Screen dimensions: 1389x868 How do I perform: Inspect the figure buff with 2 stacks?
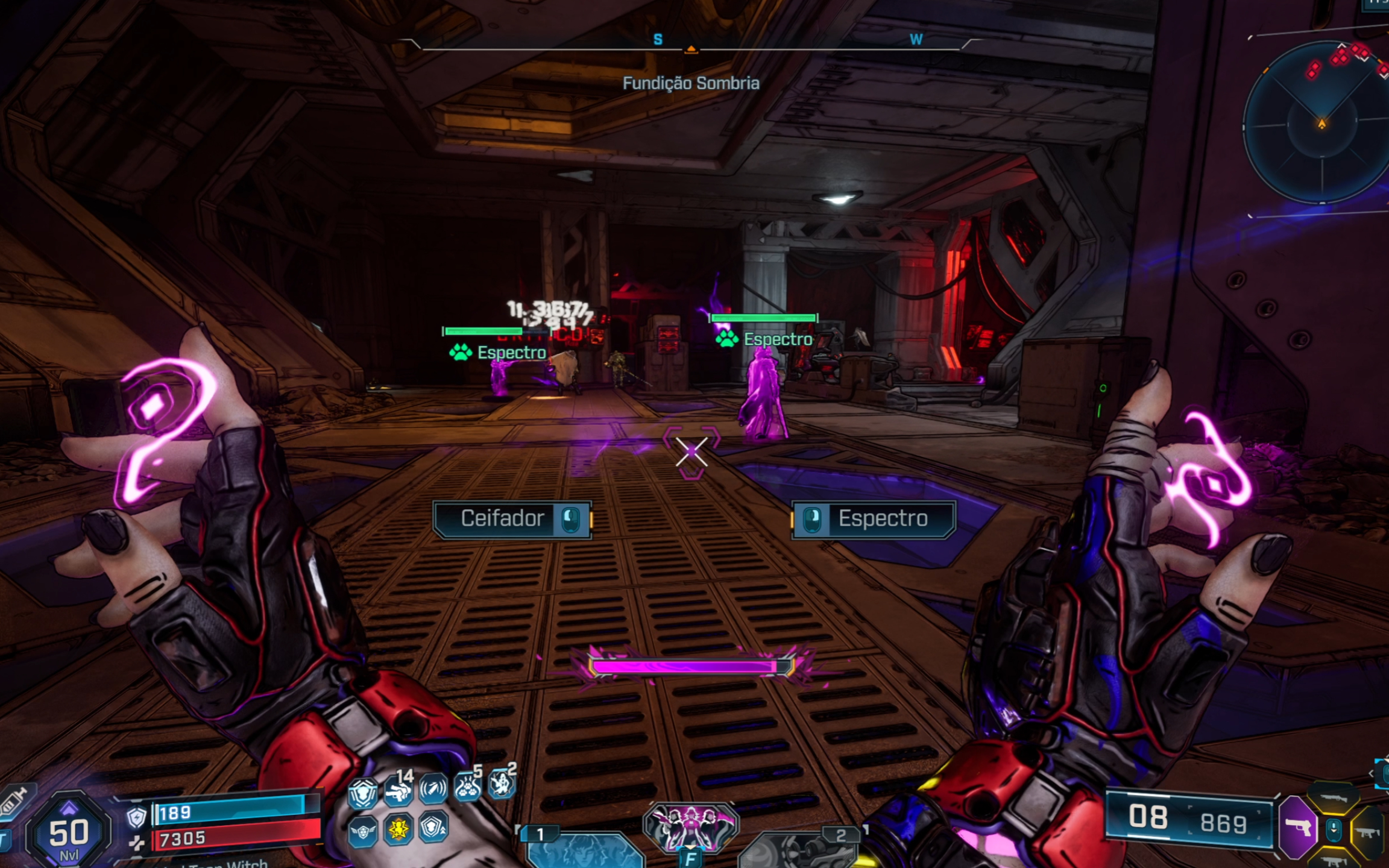(502, 782)
